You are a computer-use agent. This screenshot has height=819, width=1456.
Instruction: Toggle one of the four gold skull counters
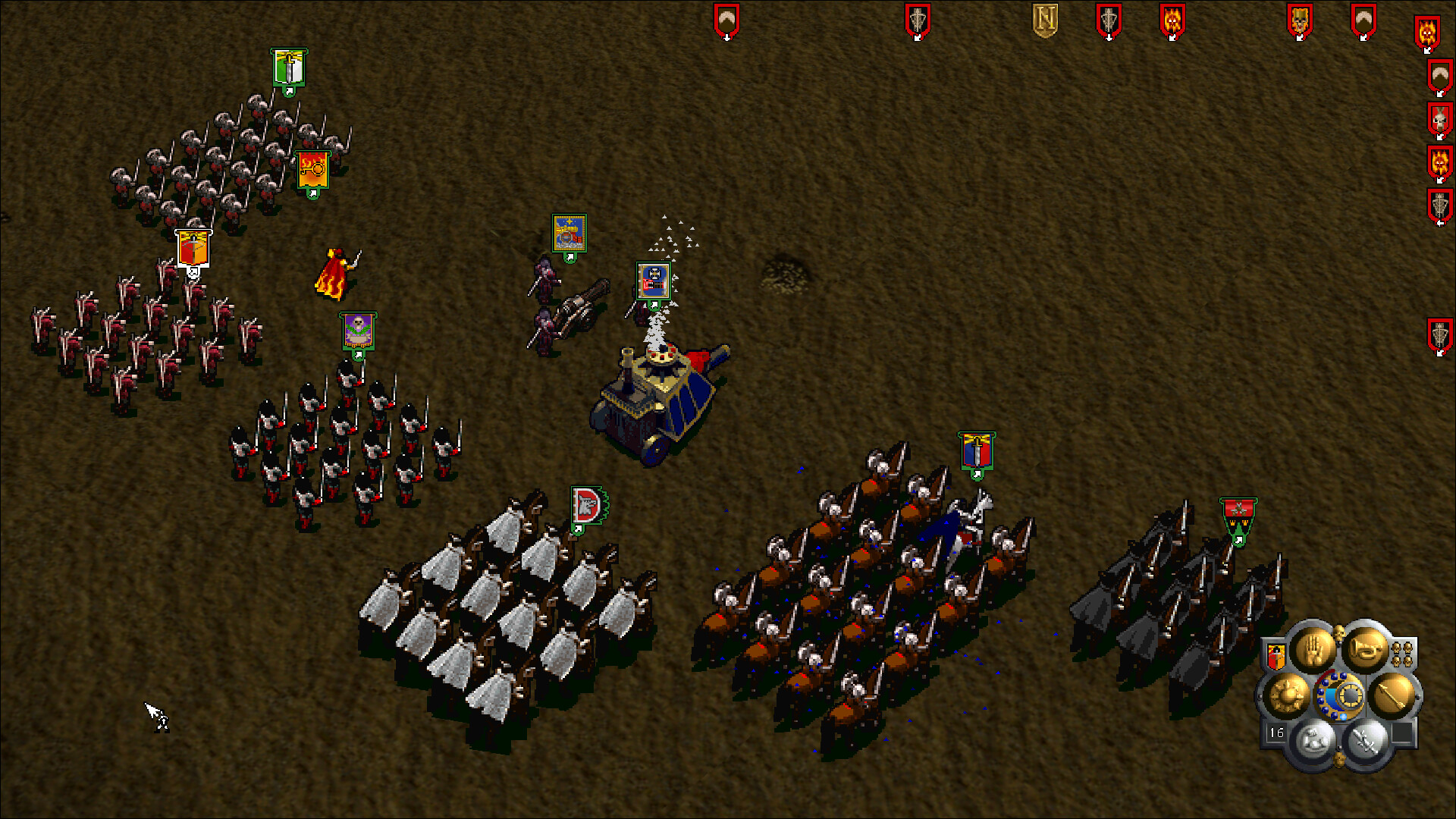pos(1398,648)
